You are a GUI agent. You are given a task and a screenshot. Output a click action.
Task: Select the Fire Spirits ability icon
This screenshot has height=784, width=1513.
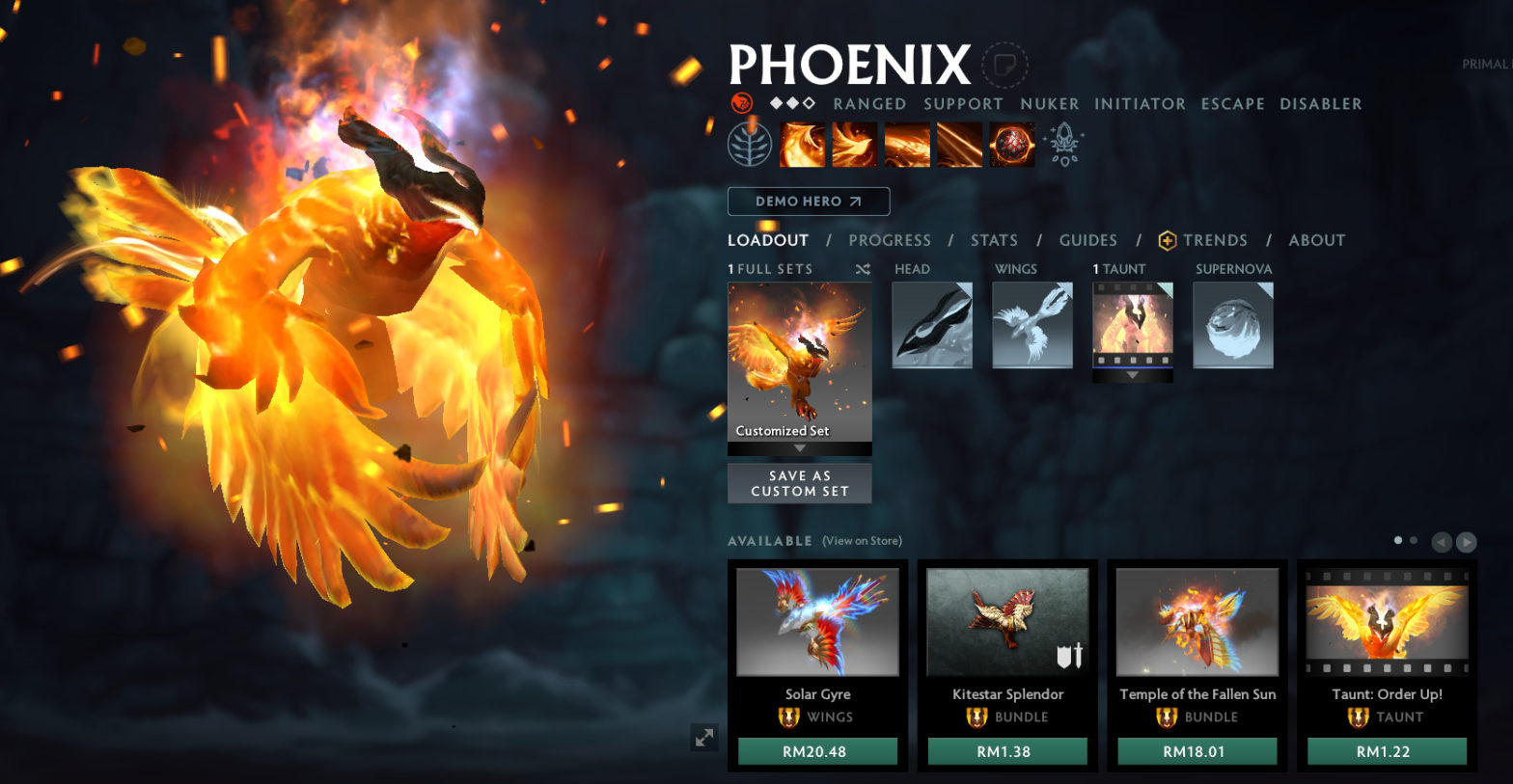pyautogui.click(x=855, y=145)
